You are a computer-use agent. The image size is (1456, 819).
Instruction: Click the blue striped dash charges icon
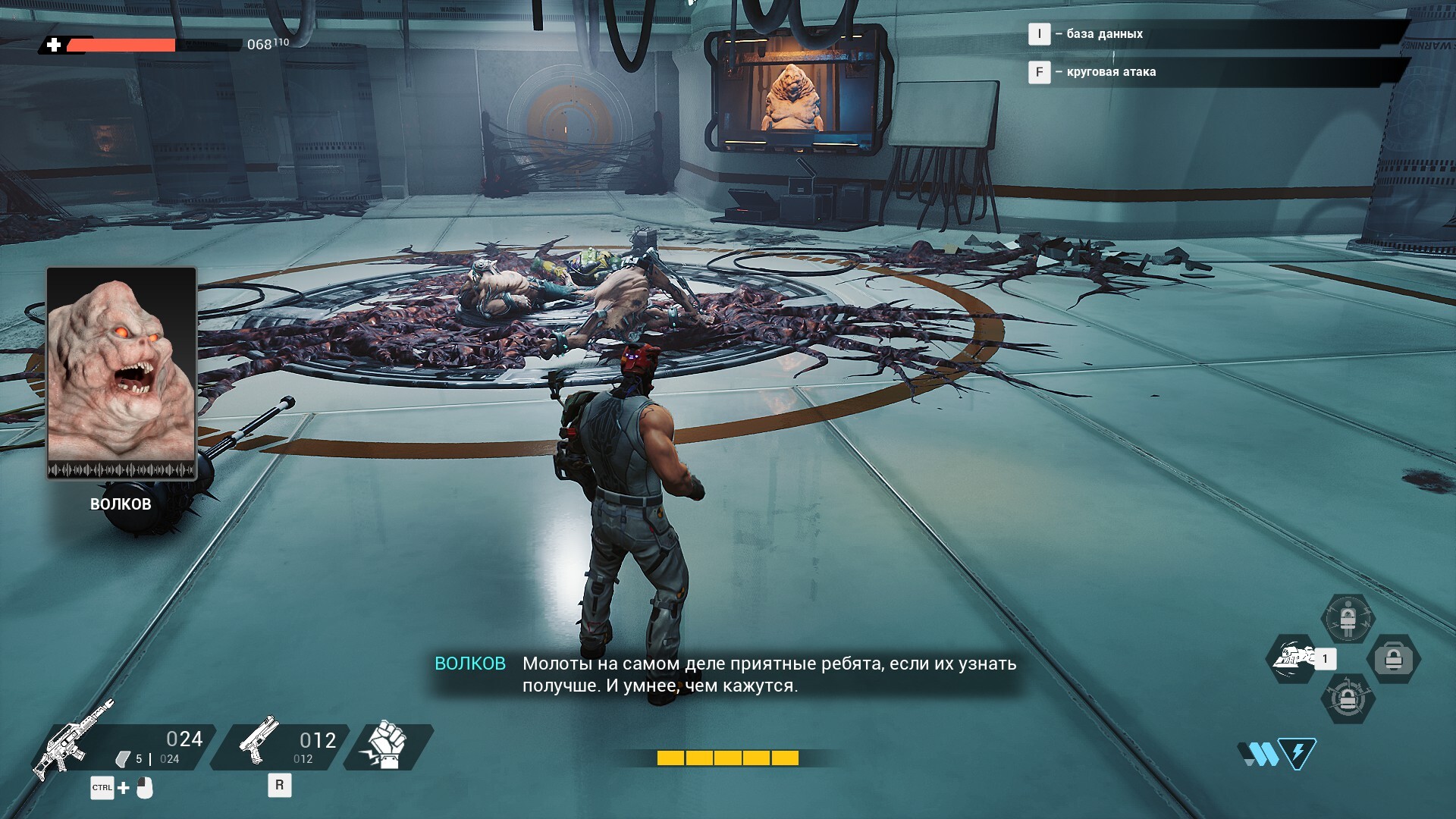click(x=1259, y=754)
